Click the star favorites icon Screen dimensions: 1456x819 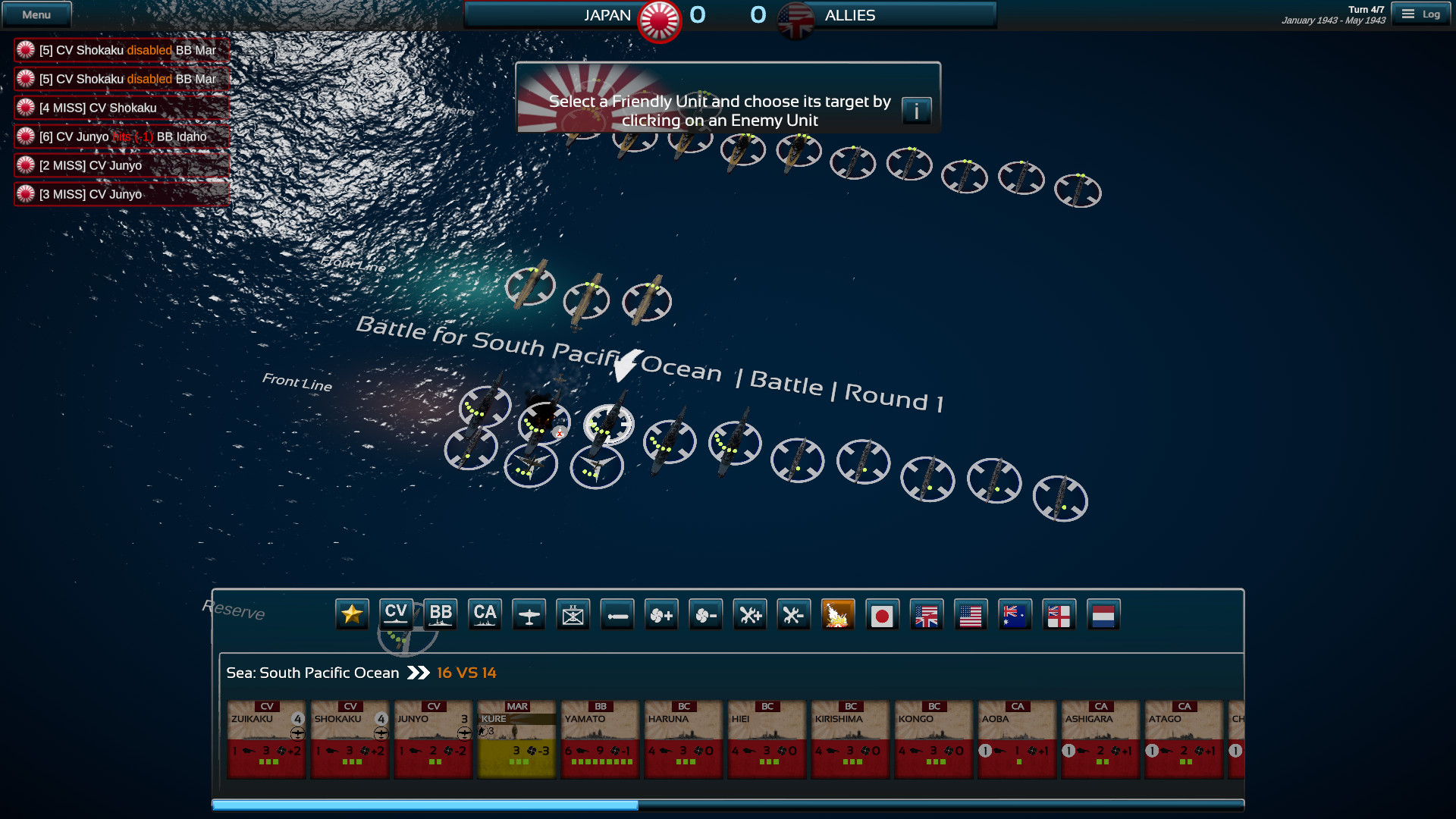[x=351, y=614]
